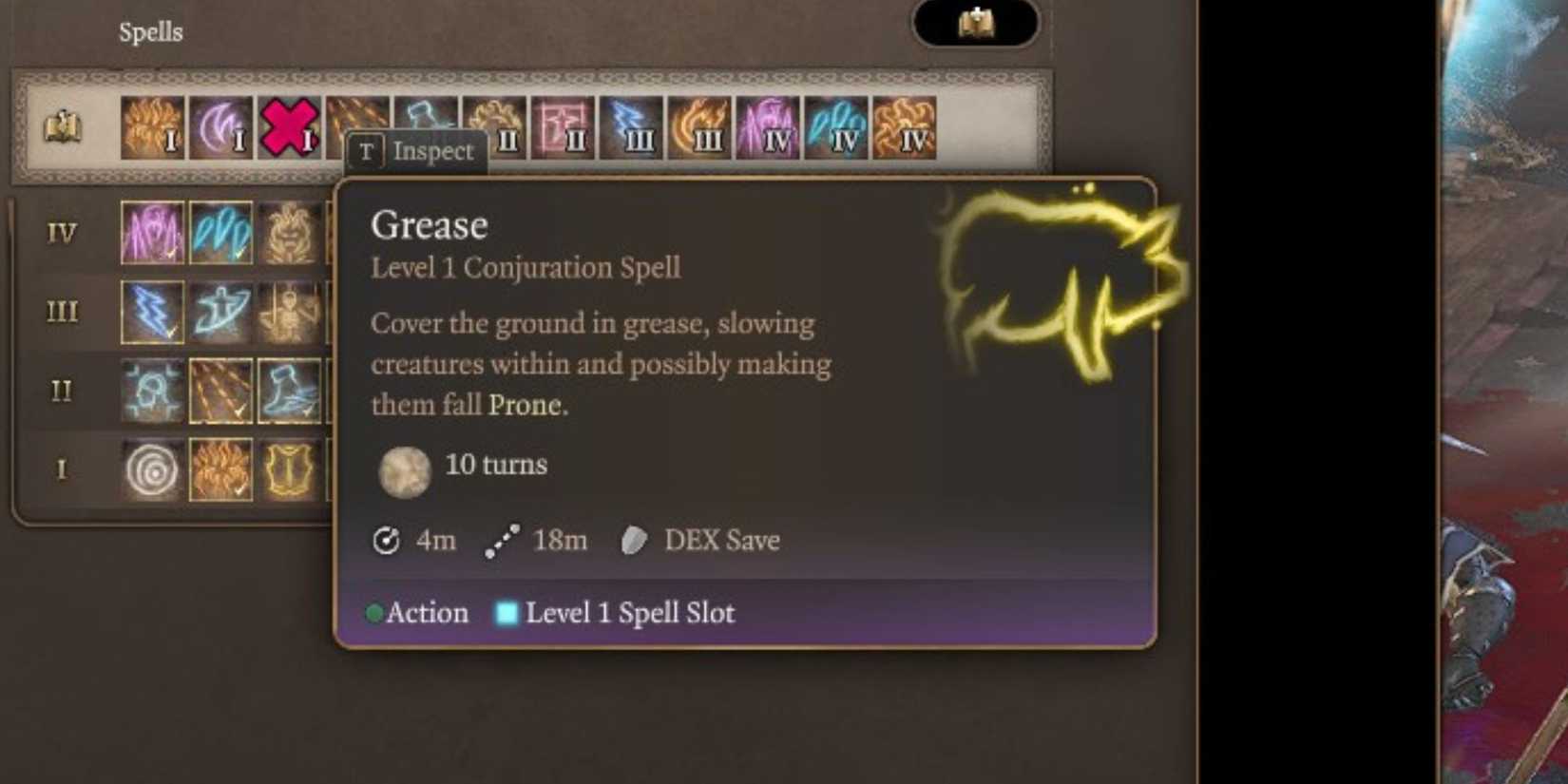Screen dimensions: 1568x784
Task: Expand the level II spell section
Action: 60,392
